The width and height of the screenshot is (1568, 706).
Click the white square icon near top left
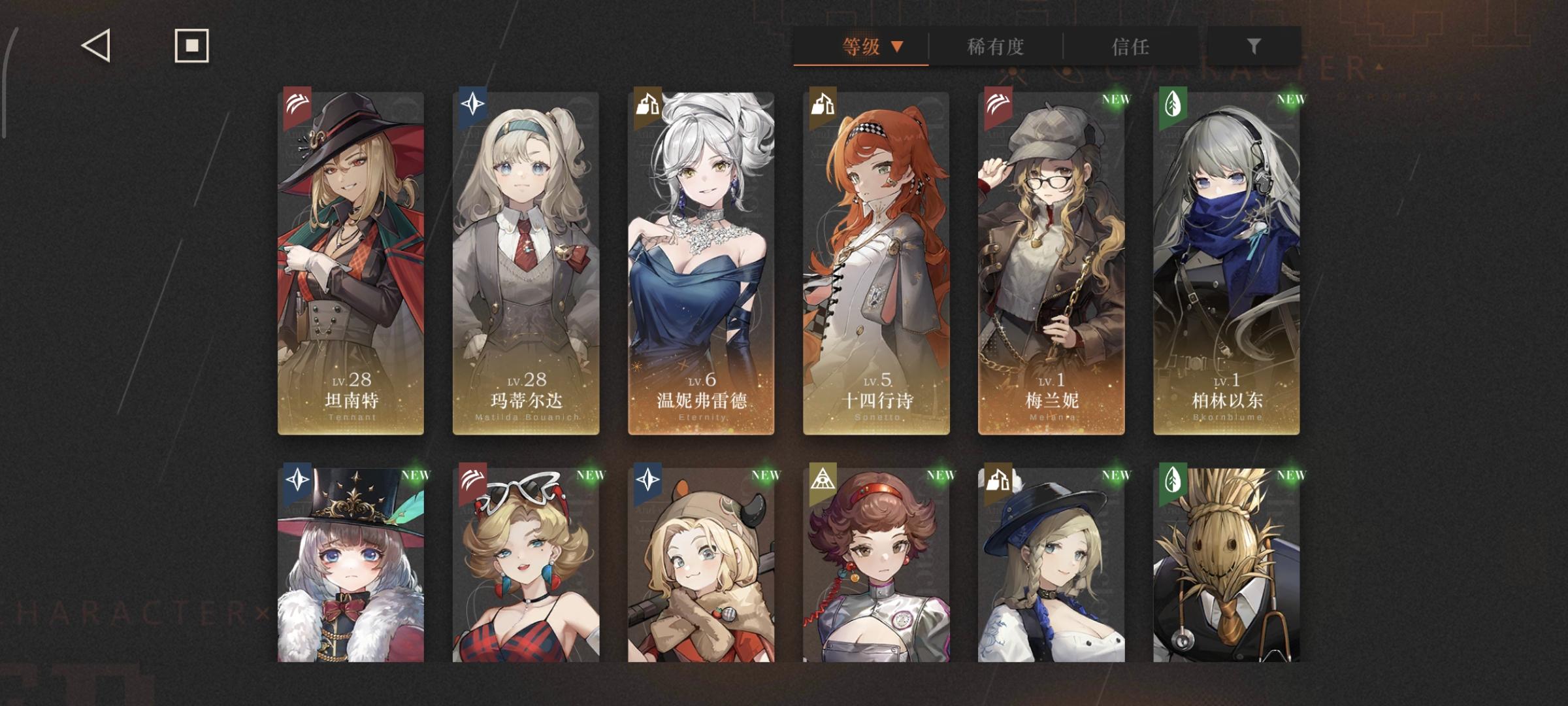pyautogui.click(x=191, y=46)
